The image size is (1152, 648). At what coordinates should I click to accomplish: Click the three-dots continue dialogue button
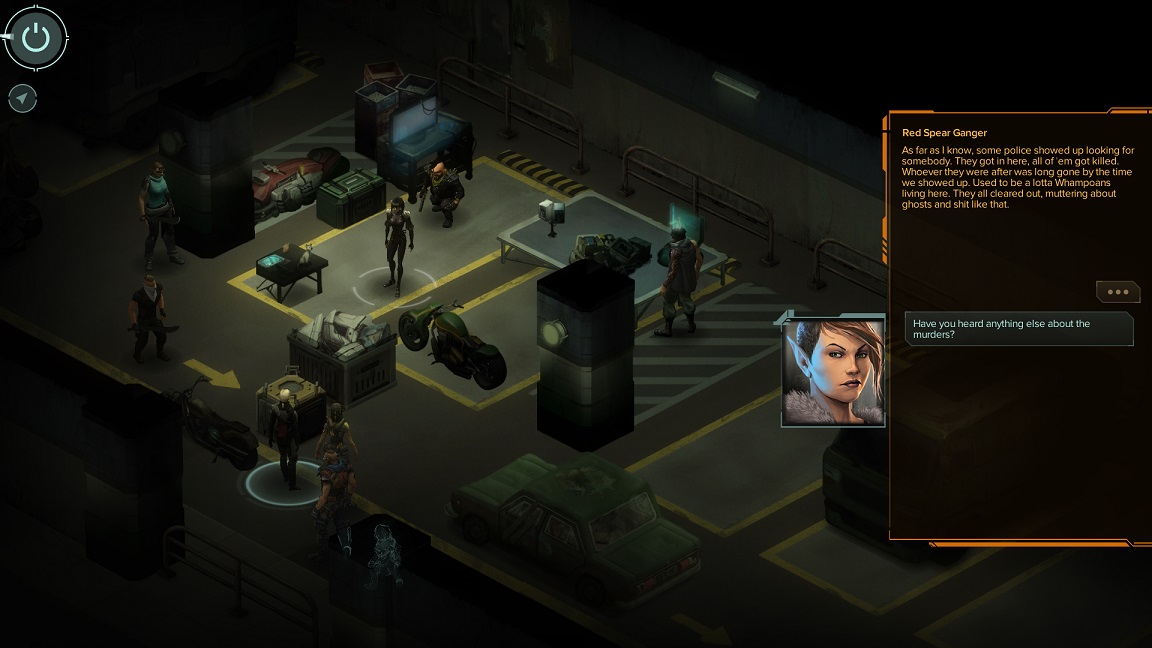coord(1117,292)
